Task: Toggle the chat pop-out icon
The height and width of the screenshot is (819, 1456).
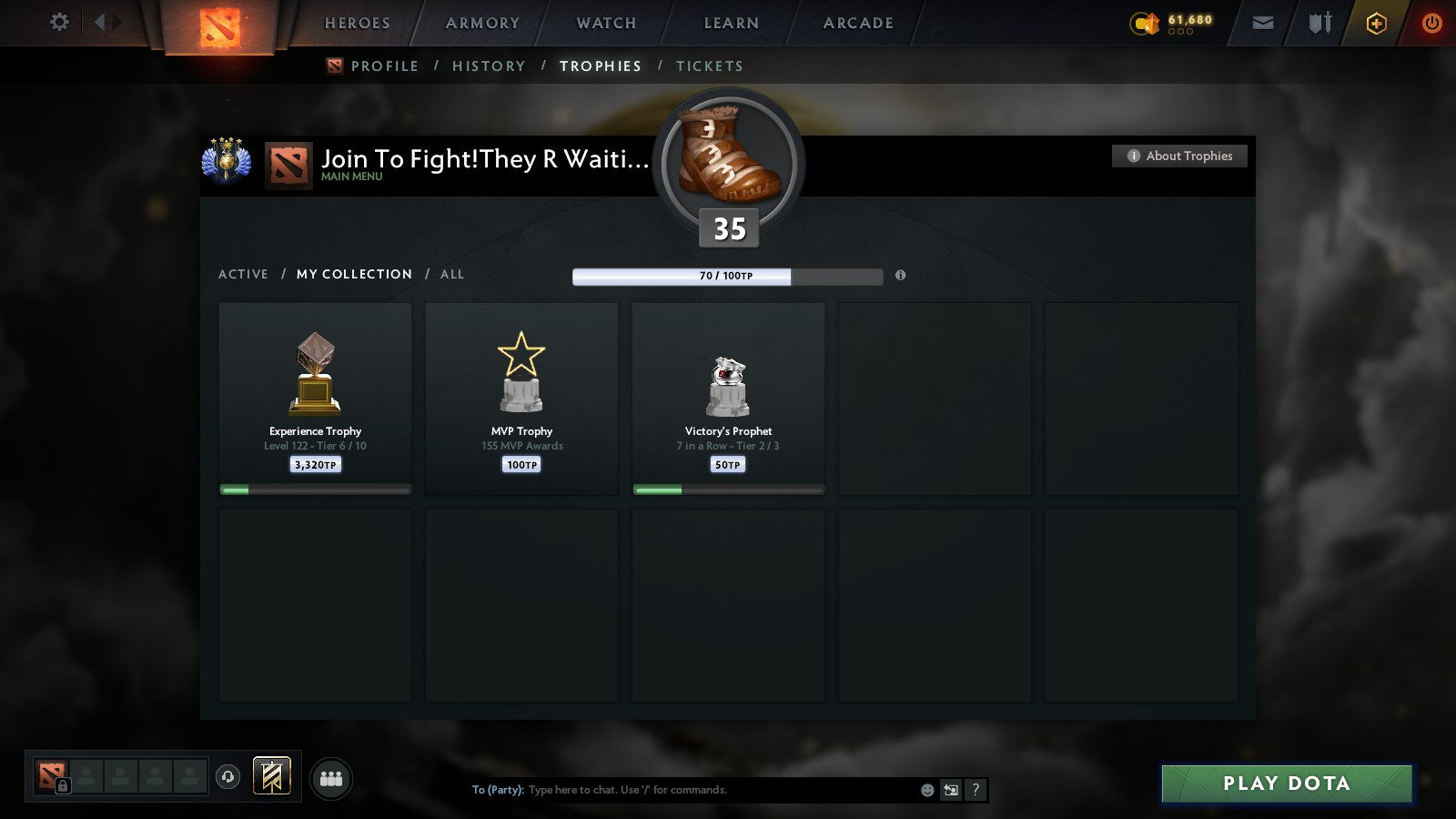Action: (x=952, y=790)
